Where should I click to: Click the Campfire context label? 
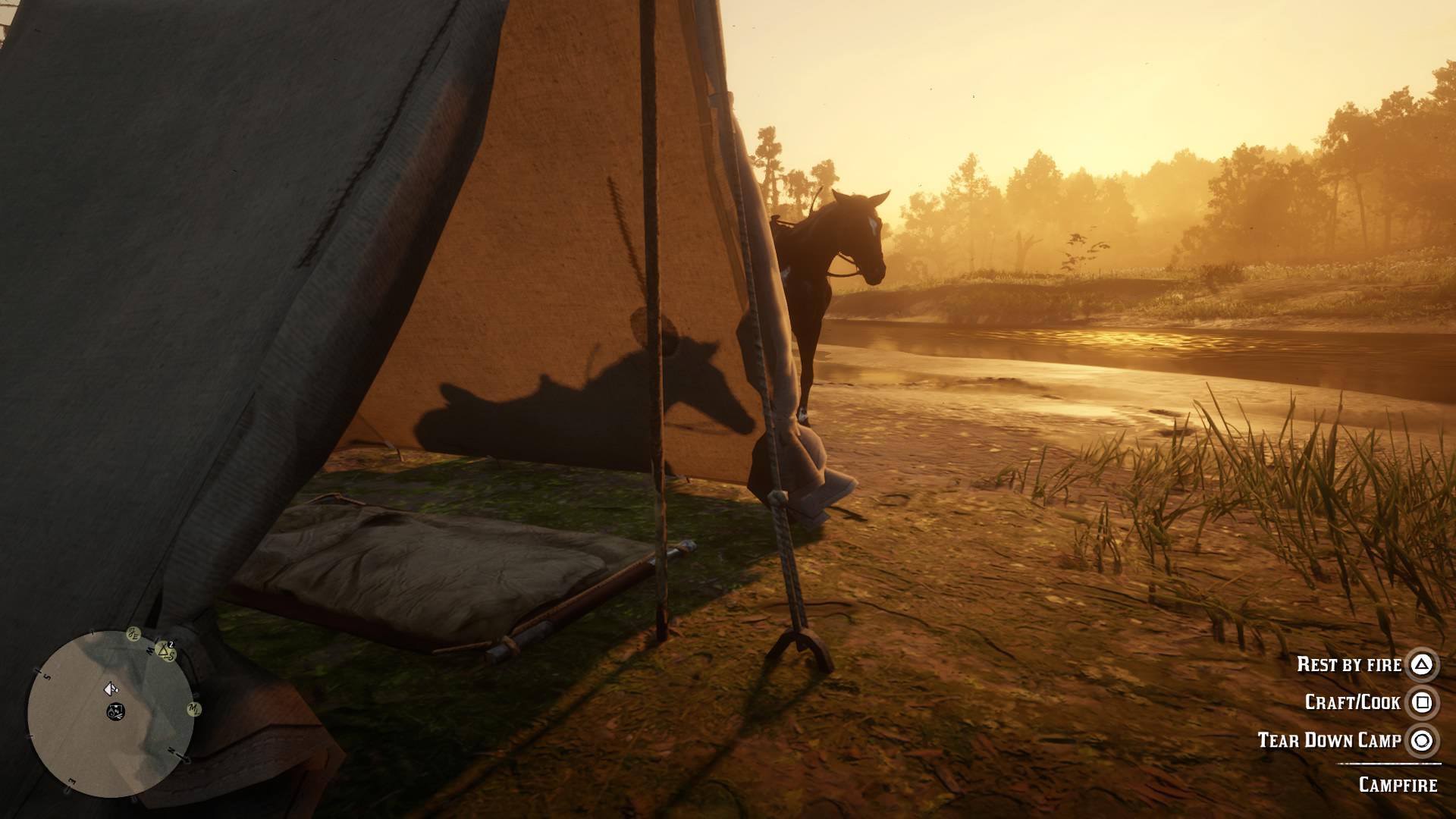click(1398, 785)
